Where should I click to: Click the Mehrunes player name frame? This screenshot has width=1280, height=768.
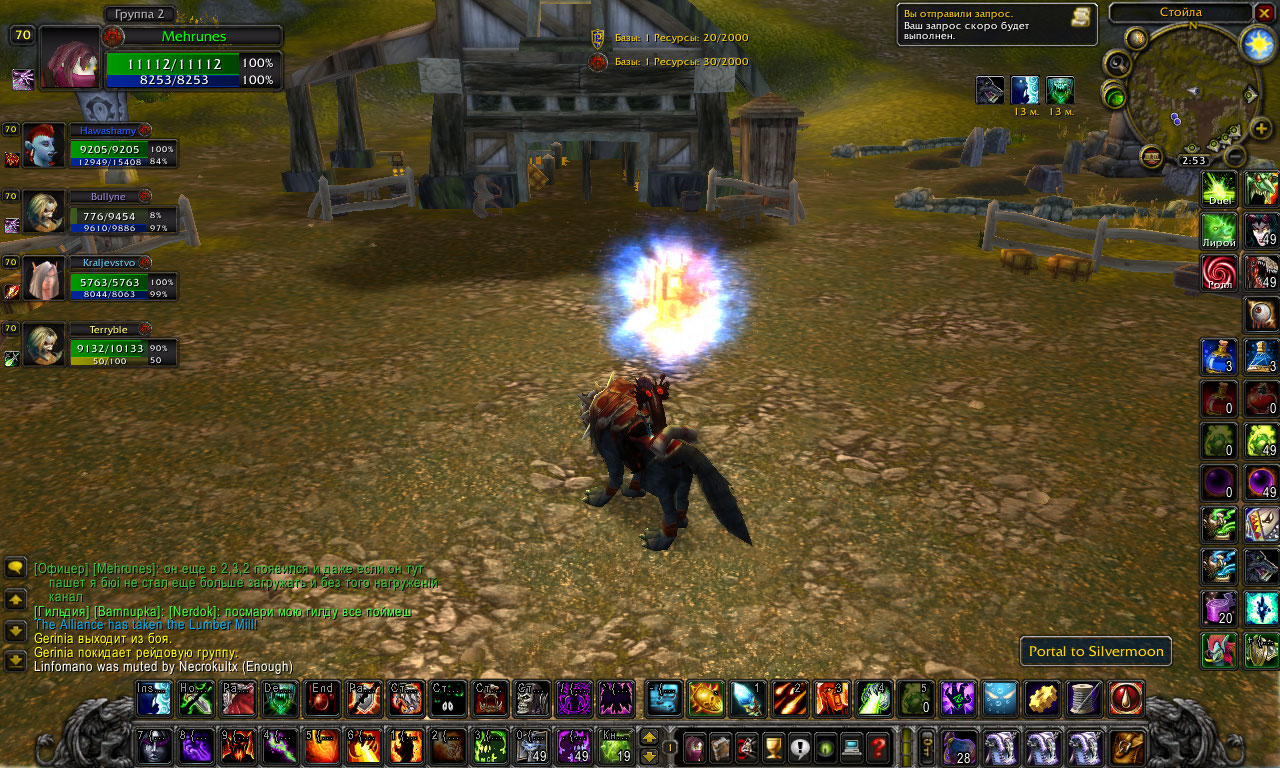click(x=194, y=36)
